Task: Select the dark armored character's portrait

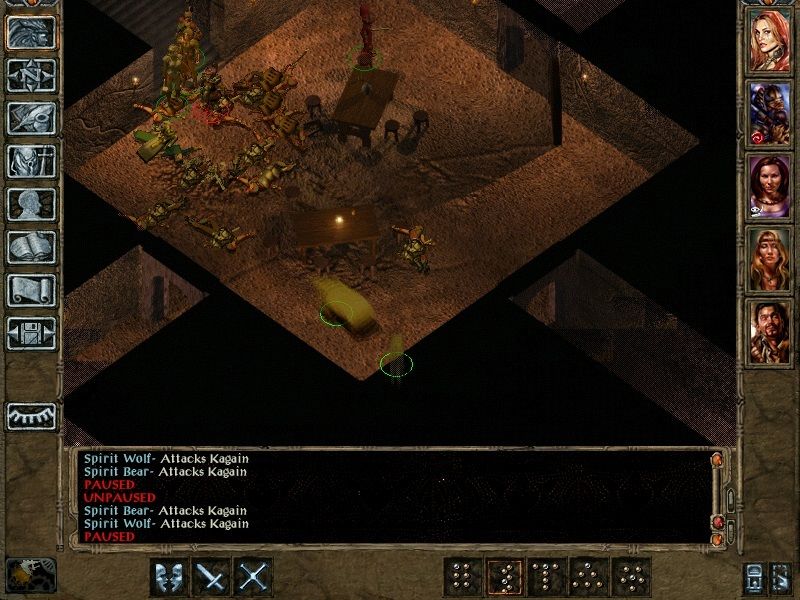Action: pos(770,112)
